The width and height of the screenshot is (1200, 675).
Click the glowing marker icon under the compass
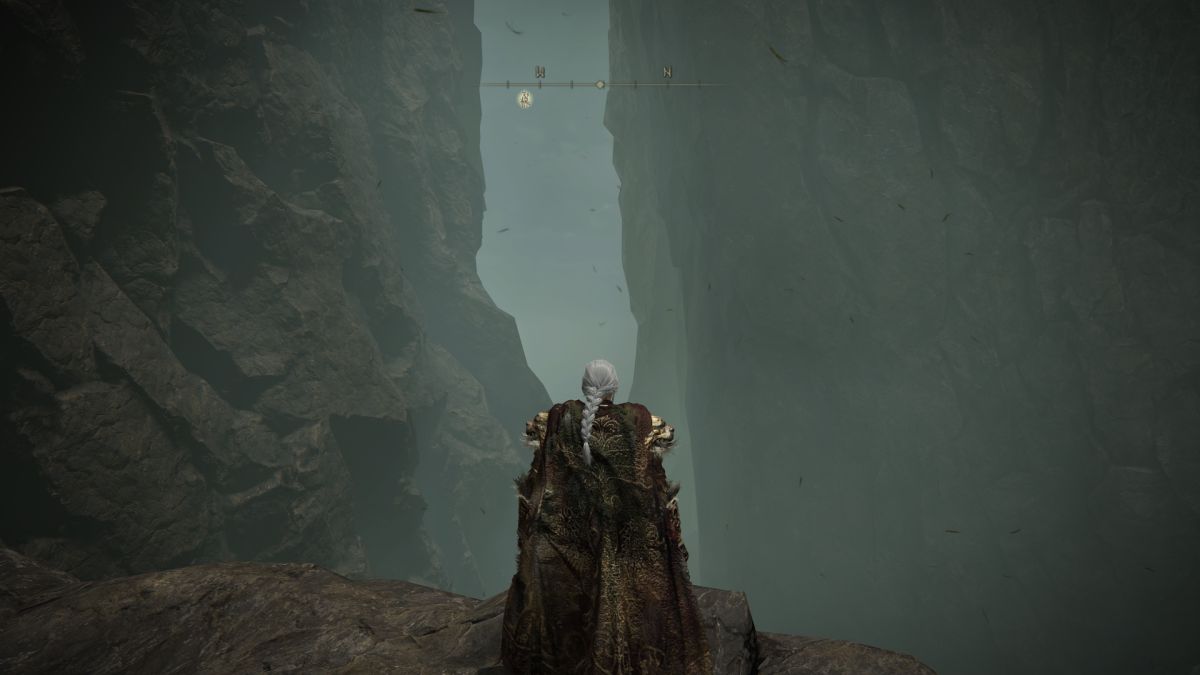coord(525,98)
